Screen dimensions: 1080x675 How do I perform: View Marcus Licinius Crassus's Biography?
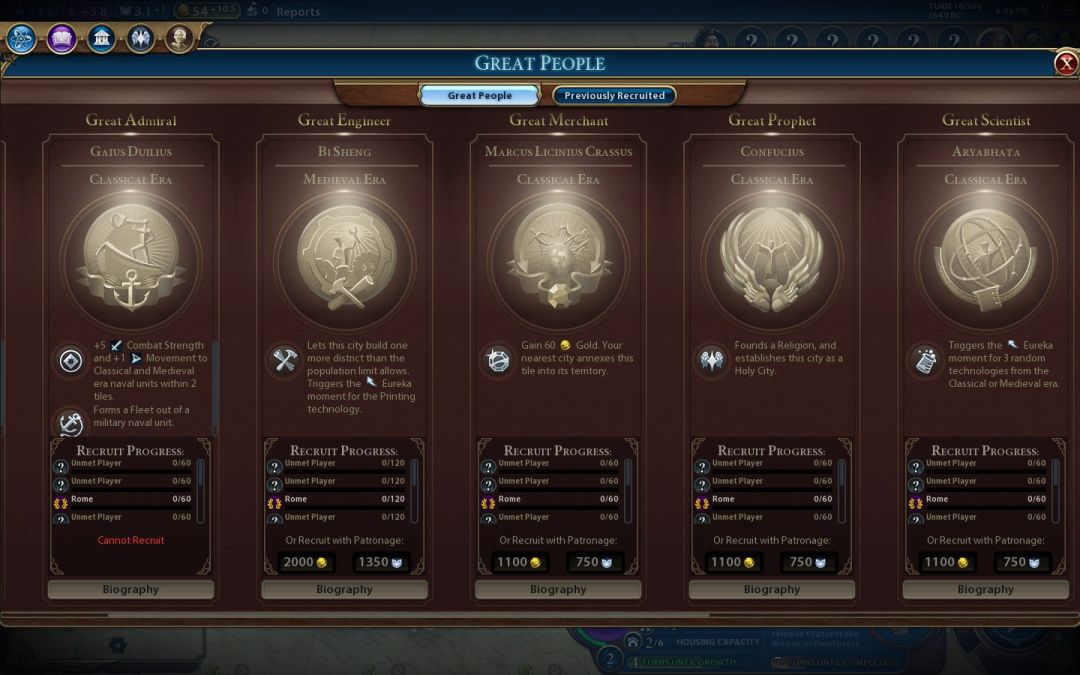click(x=558, y=590)
